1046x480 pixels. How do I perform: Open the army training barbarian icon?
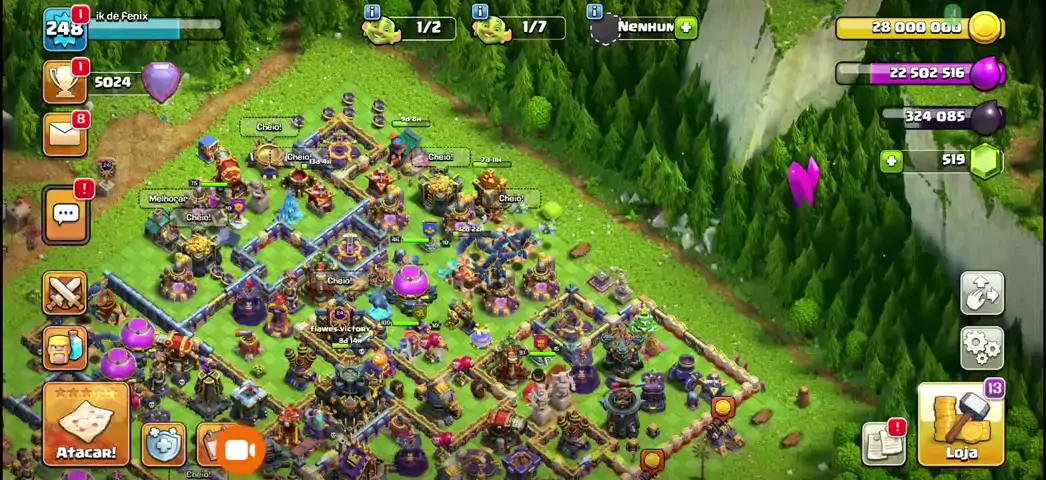[x=65, y=345]
